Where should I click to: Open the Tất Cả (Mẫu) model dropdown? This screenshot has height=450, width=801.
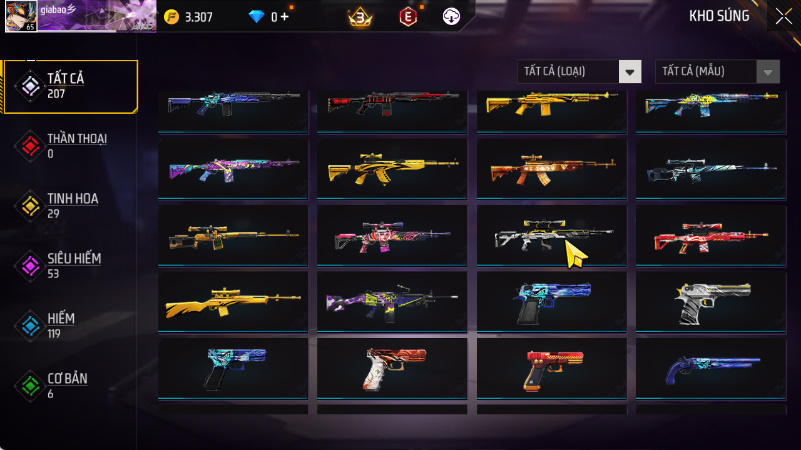point(717,71)
